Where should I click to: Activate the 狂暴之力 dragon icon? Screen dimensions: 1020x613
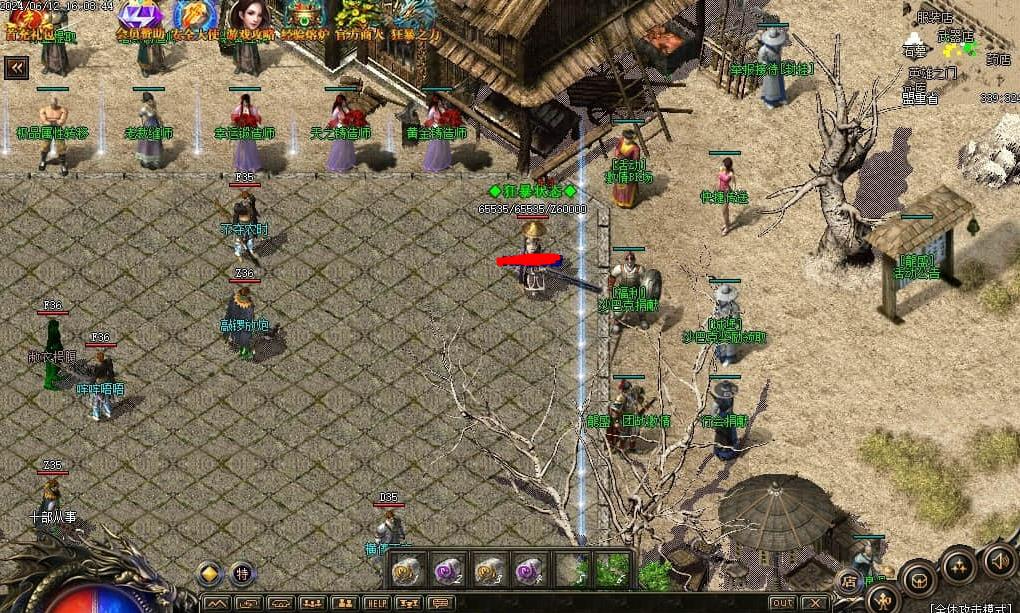pos(413,18)
